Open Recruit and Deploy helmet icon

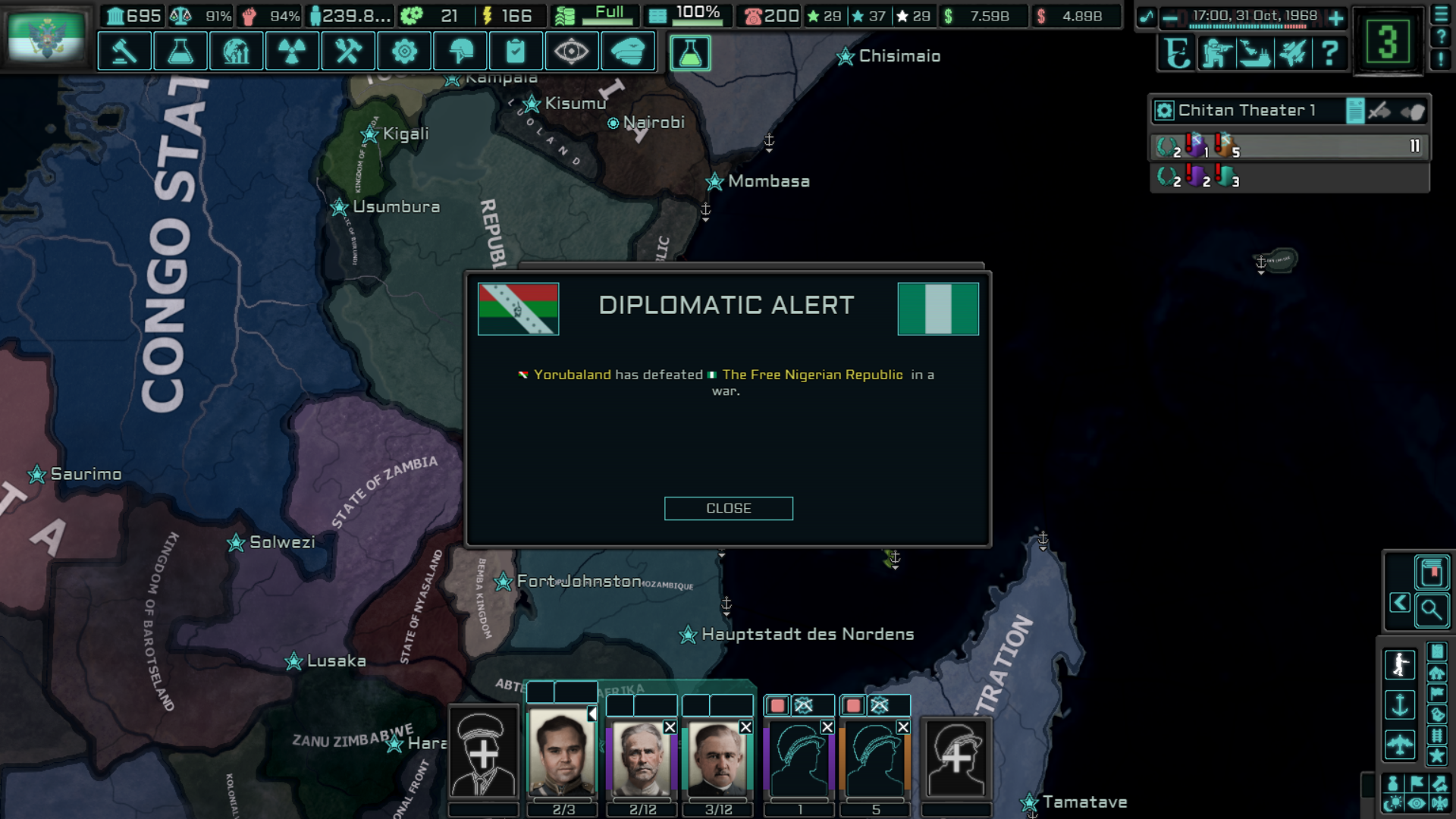(x=460, y=51)
